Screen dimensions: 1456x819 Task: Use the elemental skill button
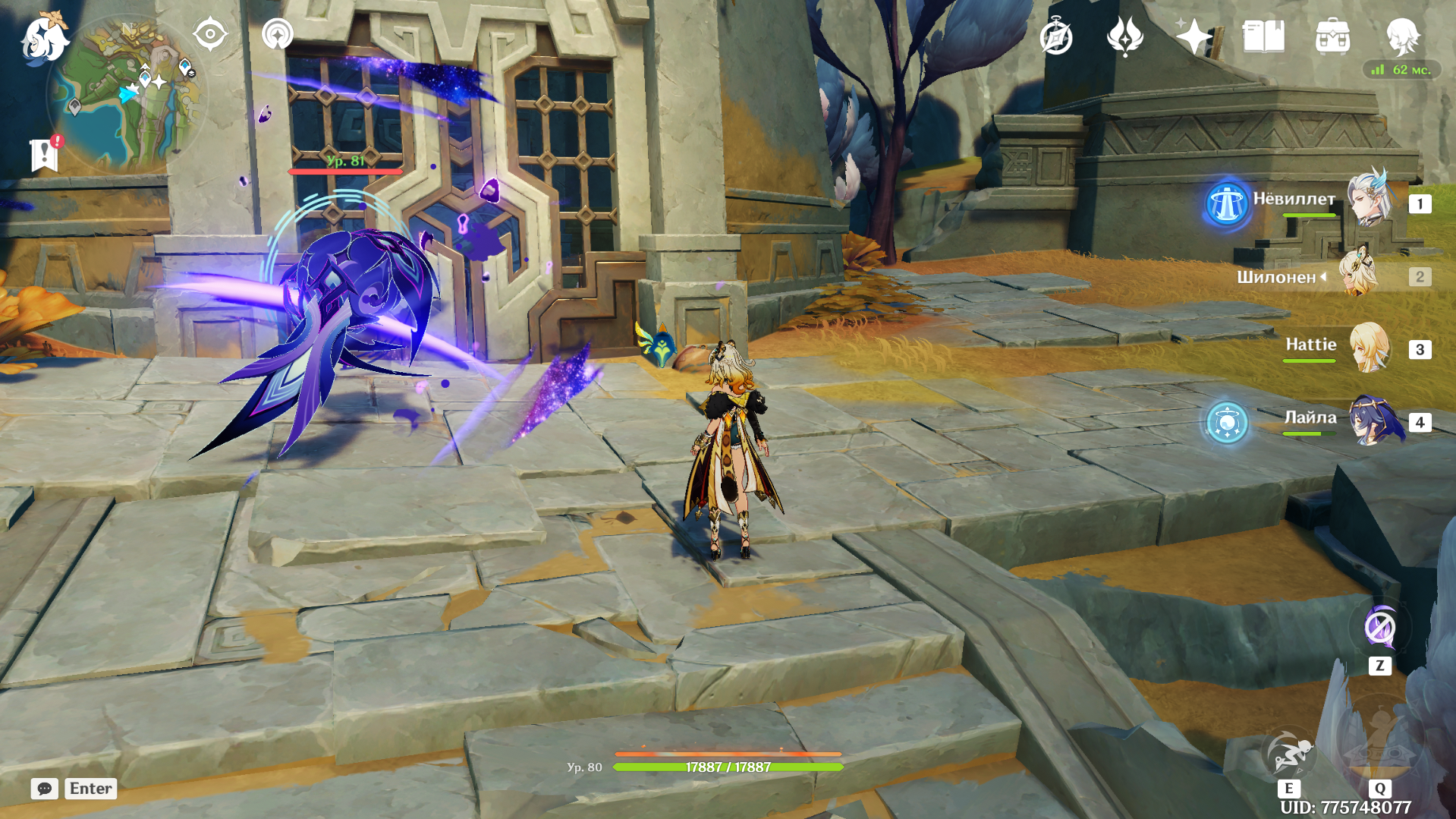point(1288,754)
